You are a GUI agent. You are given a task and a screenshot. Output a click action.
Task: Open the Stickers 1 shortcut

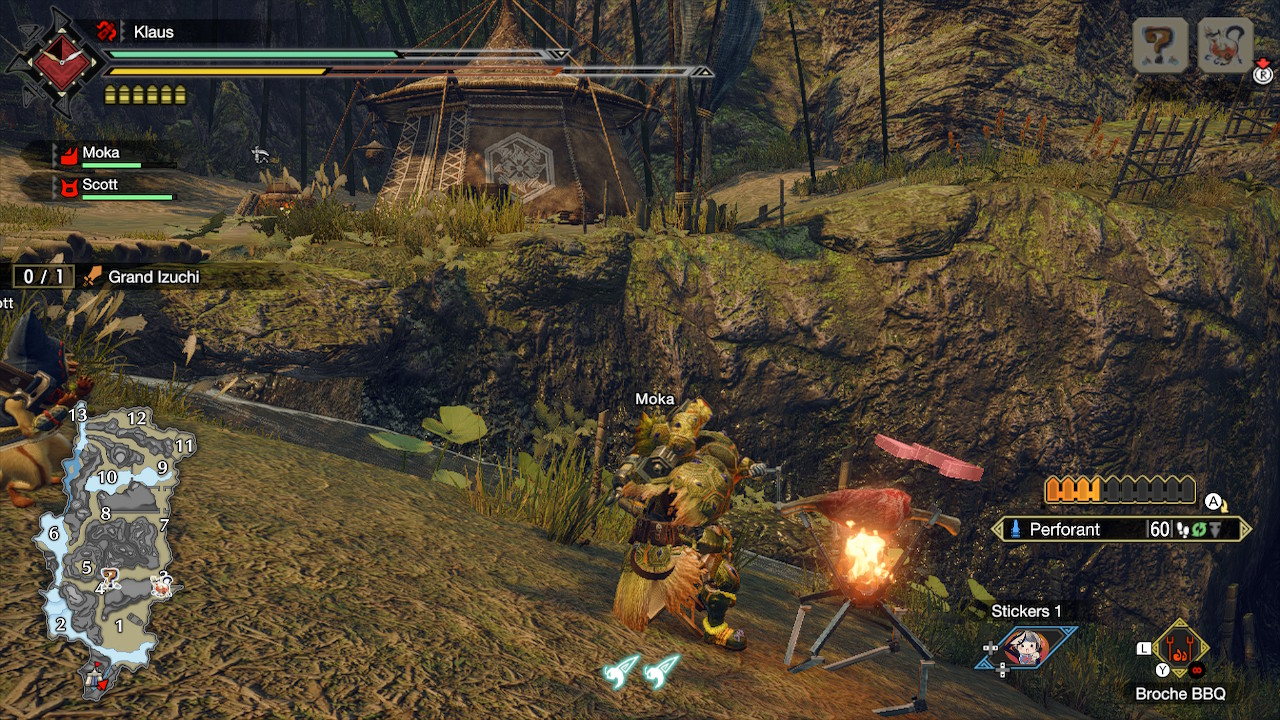point(1027,647)
